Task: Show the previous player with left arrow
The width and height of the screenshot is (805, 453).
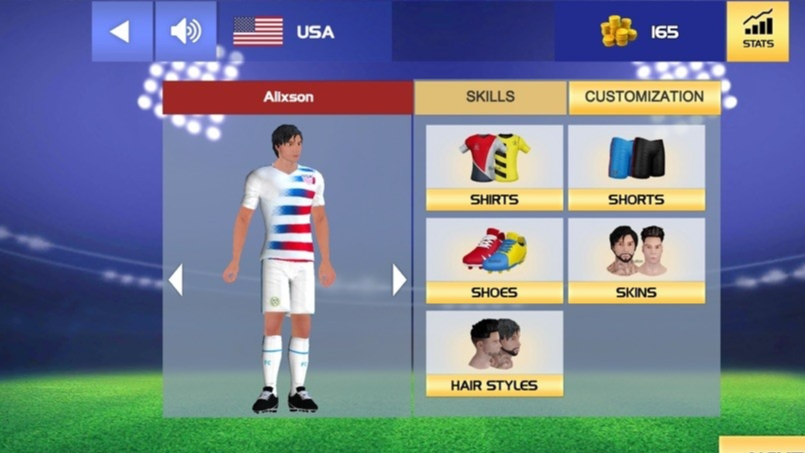Action: click(x=176, y=280)
